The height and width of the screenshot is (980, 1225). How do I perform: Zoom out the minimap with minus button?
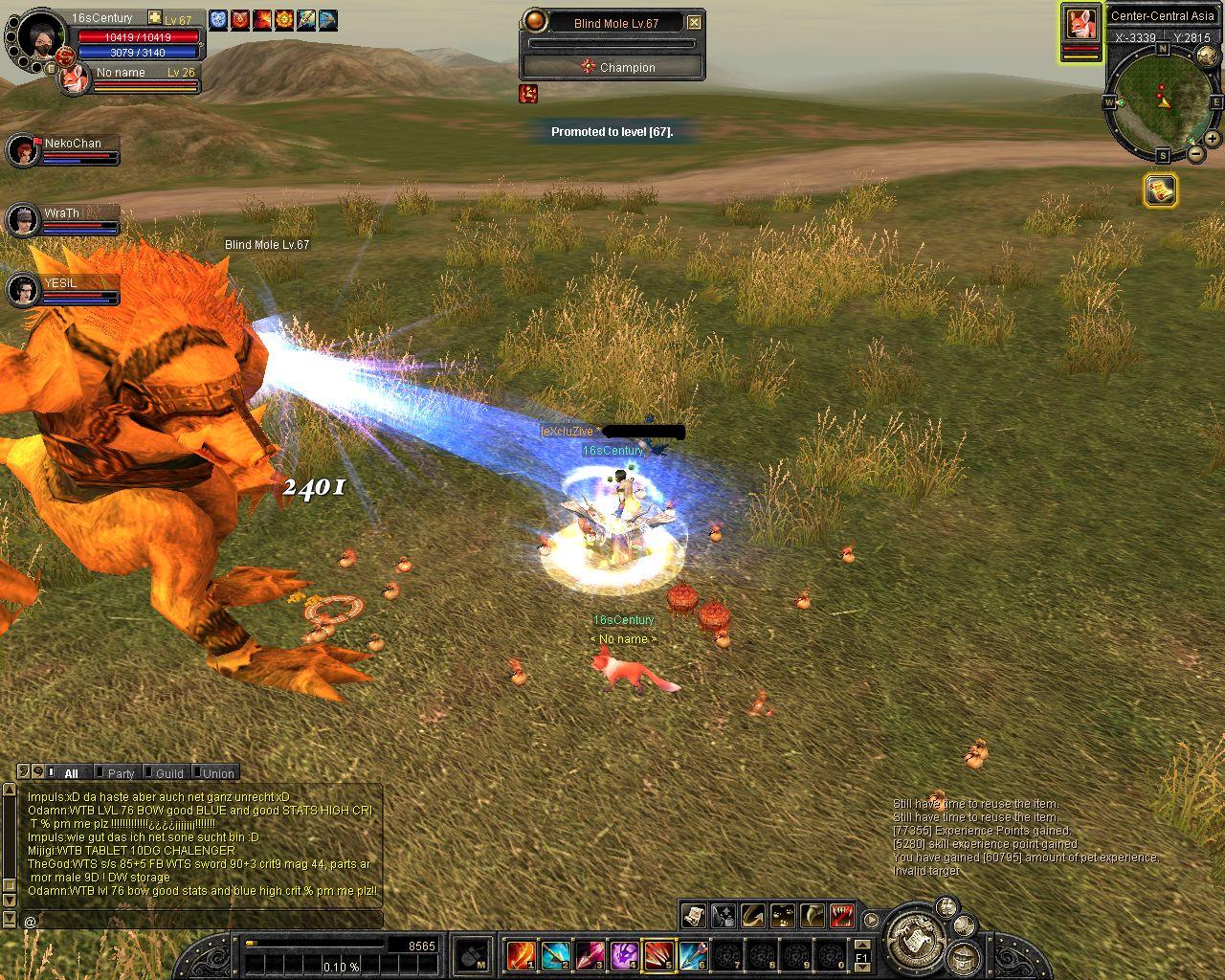click(x=1196, y=153)
